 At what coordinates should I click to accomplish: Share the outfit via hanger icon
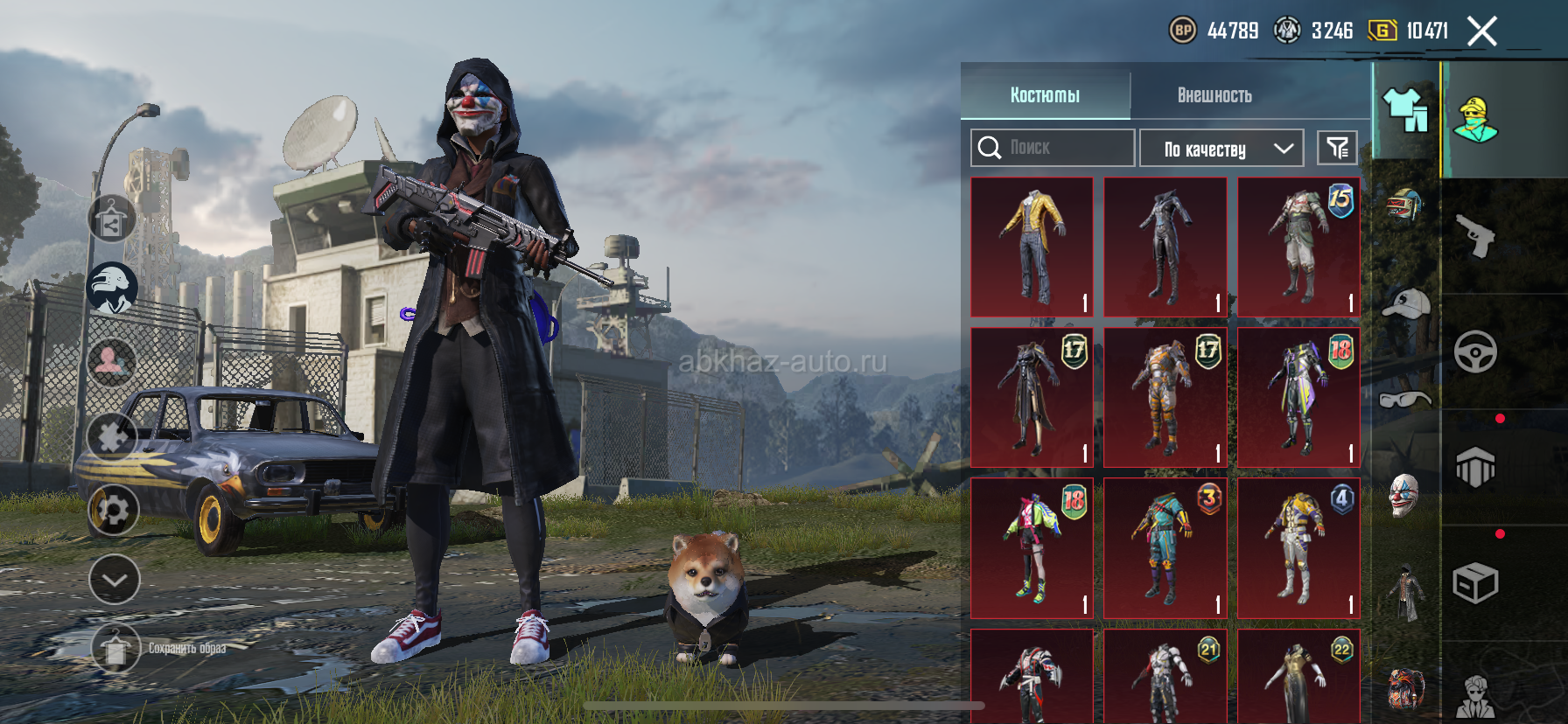(112, 219)
